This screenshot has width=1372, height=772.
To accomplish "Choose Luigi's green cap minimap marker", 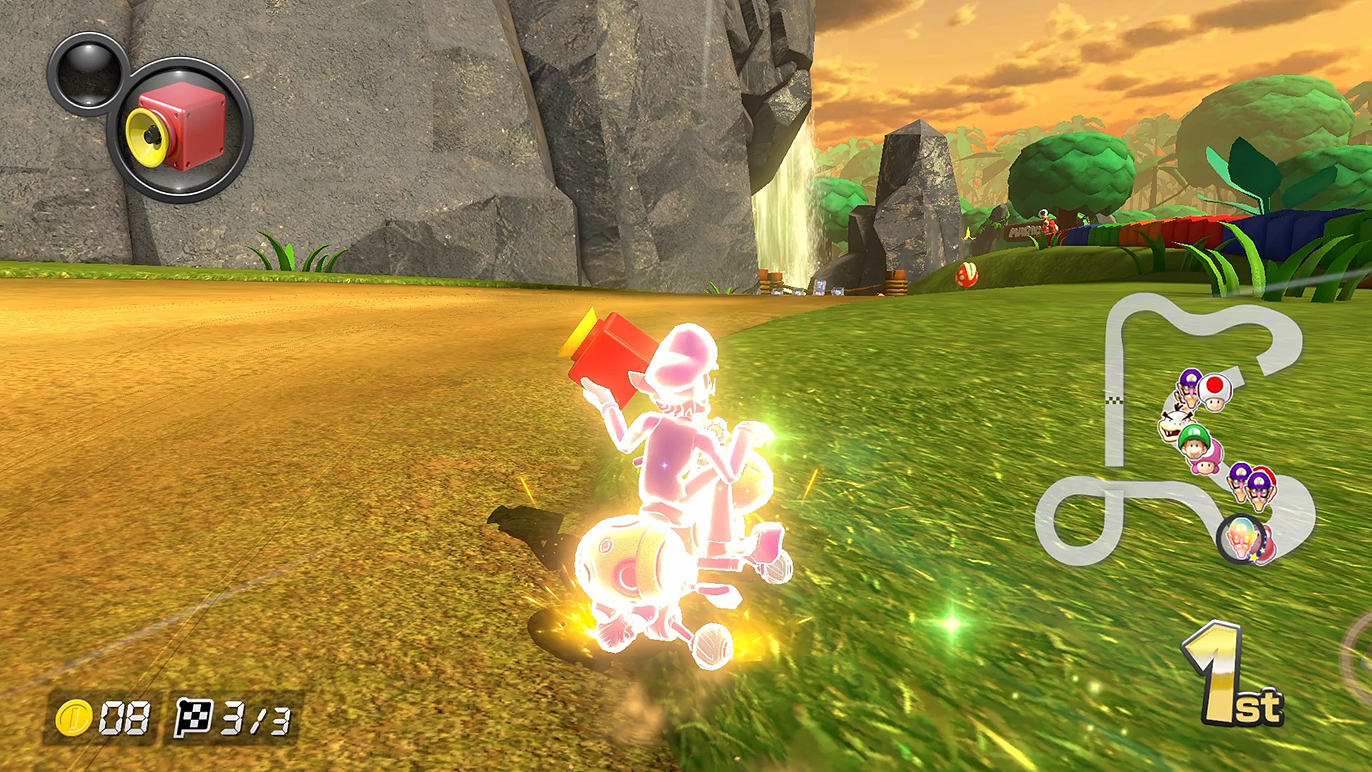I will [x=1193, y=437].
